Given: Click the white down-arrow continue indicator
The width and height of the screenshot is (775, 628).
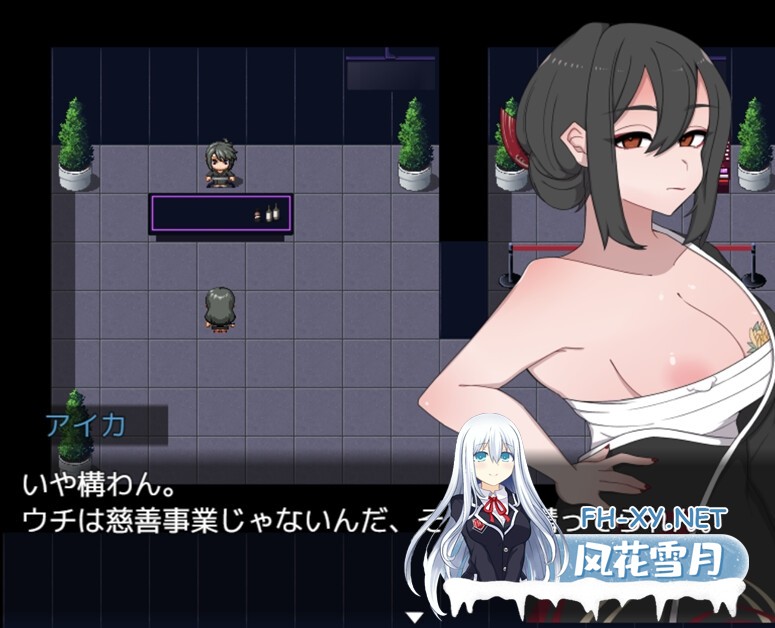Looking at the screenshot, I should click(x=413, y=615).
